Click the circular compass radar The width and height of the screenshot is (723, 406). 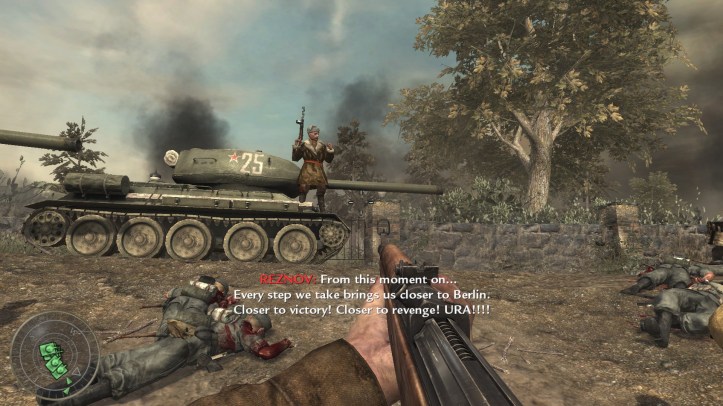pos(54,357)
